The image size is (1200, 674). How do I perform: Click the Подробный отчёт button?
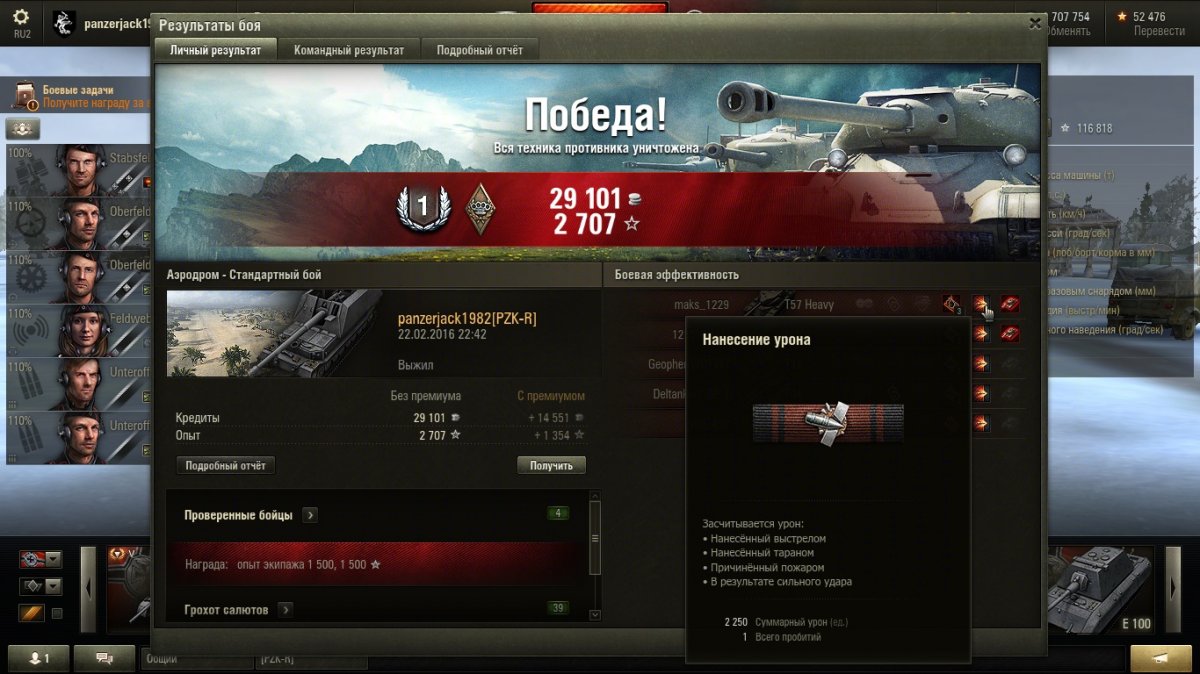pos(225,466)
